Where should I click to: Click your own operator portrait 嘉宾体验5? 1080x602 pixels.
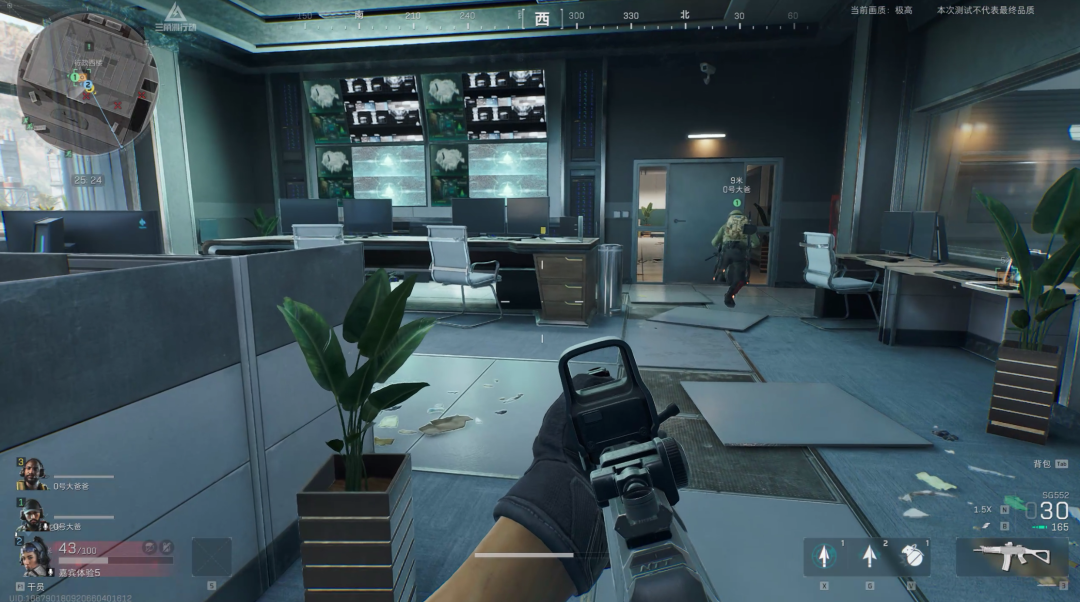point(33,555)
